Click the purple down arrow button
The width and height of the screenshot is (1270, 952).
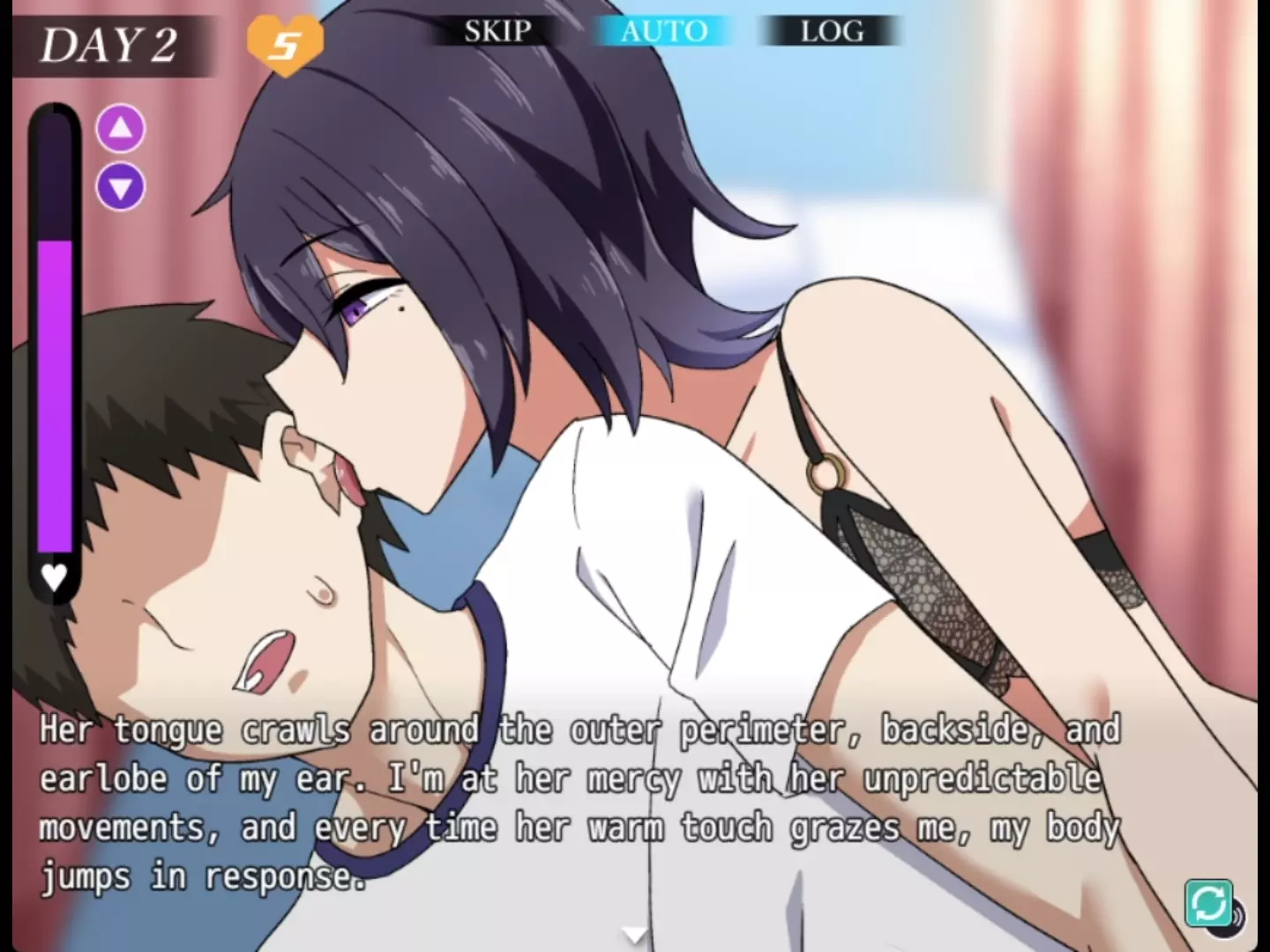point(121,187)
